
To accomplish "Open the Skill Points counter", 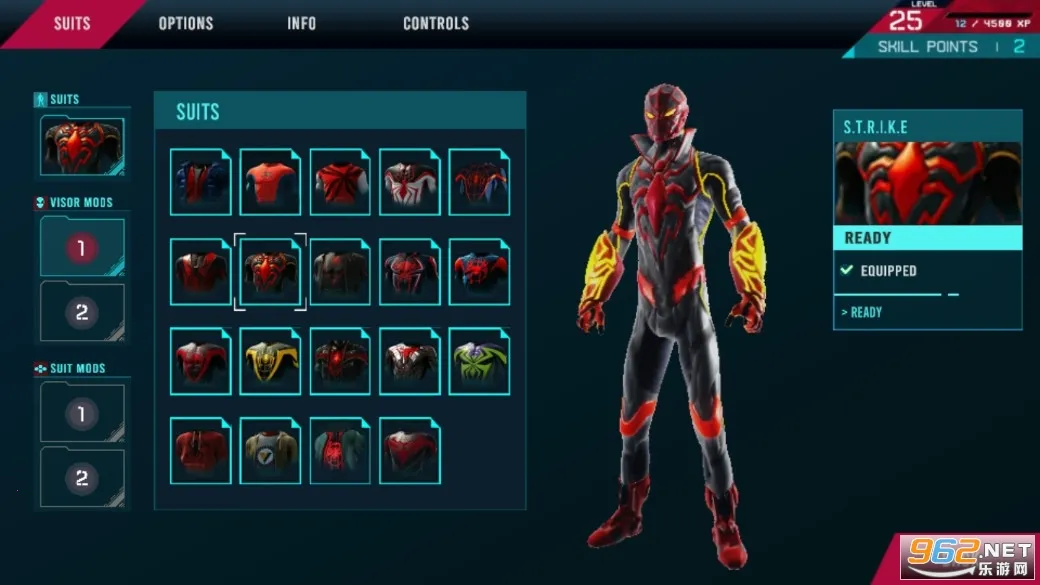I will pyautogui.click(x=950, y=47).
